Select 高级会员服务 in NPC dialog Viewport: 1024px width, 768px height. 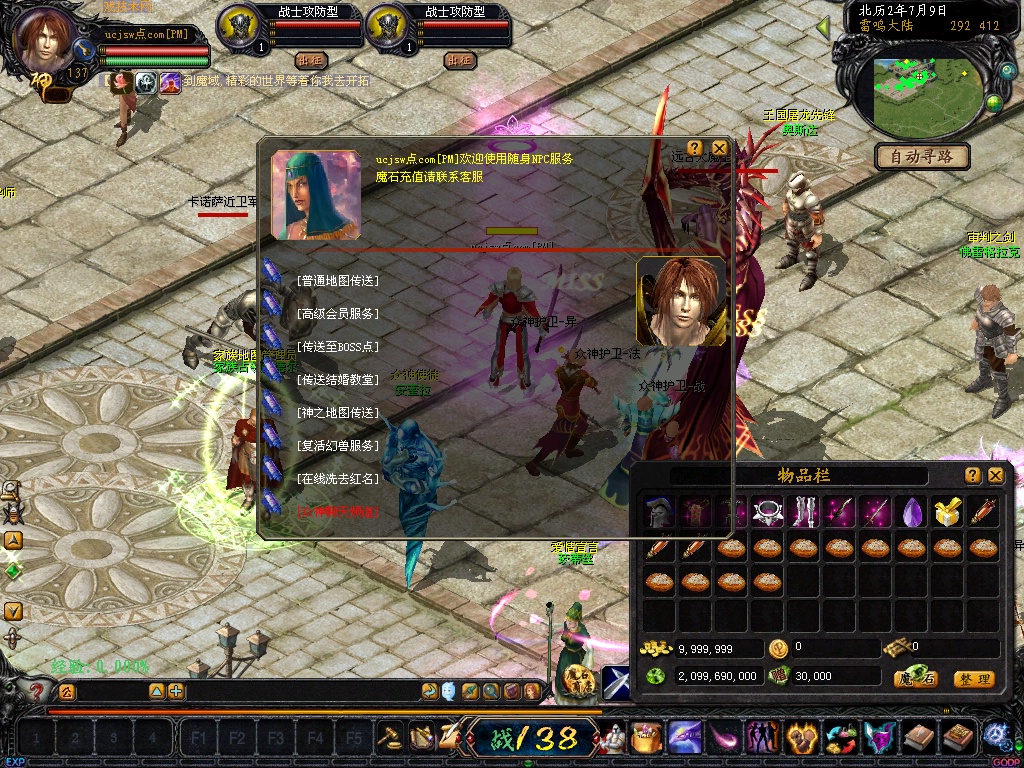coord(337,314)
